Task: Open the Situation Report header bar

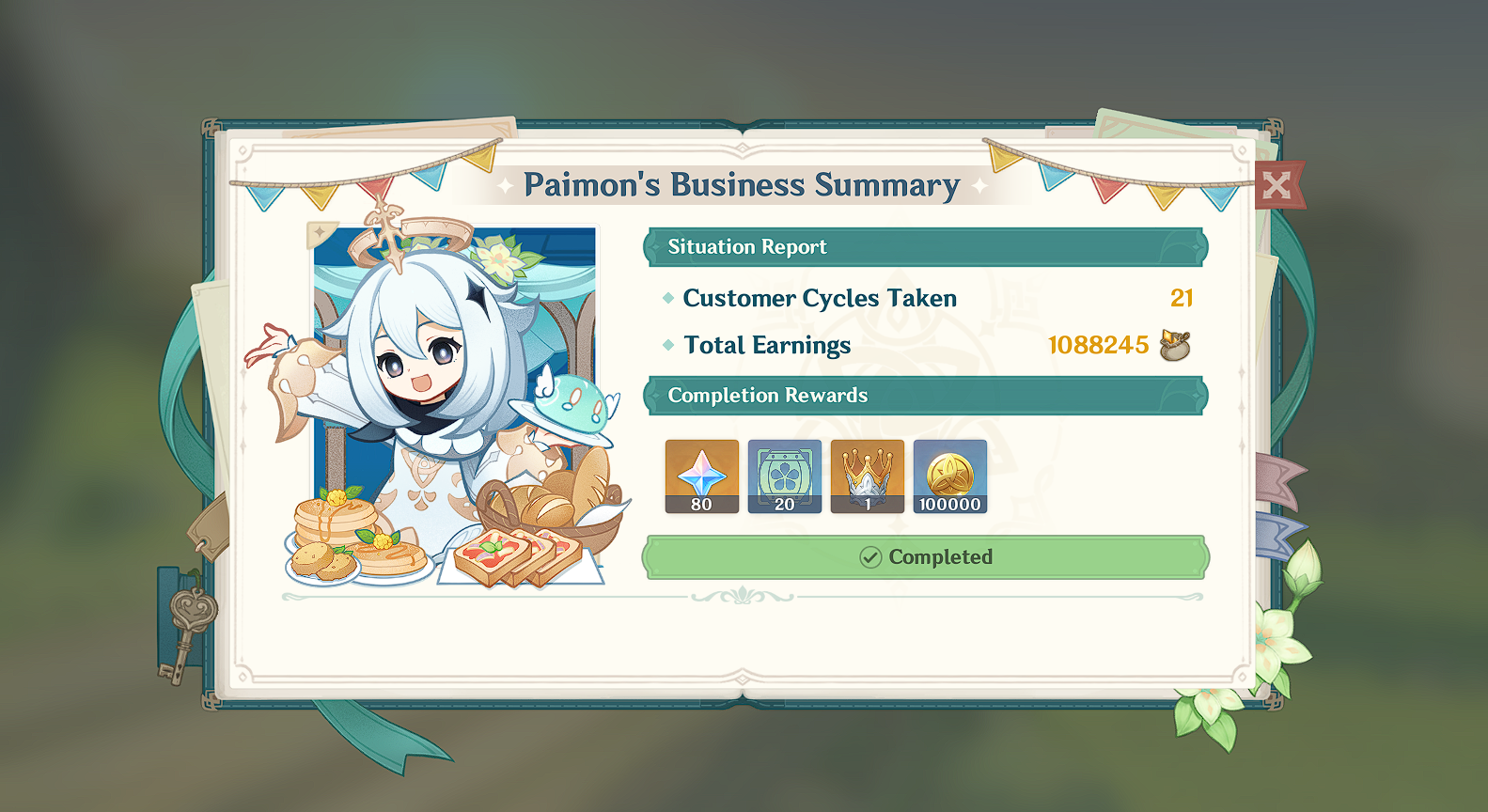Action: (x=925, y=246)
